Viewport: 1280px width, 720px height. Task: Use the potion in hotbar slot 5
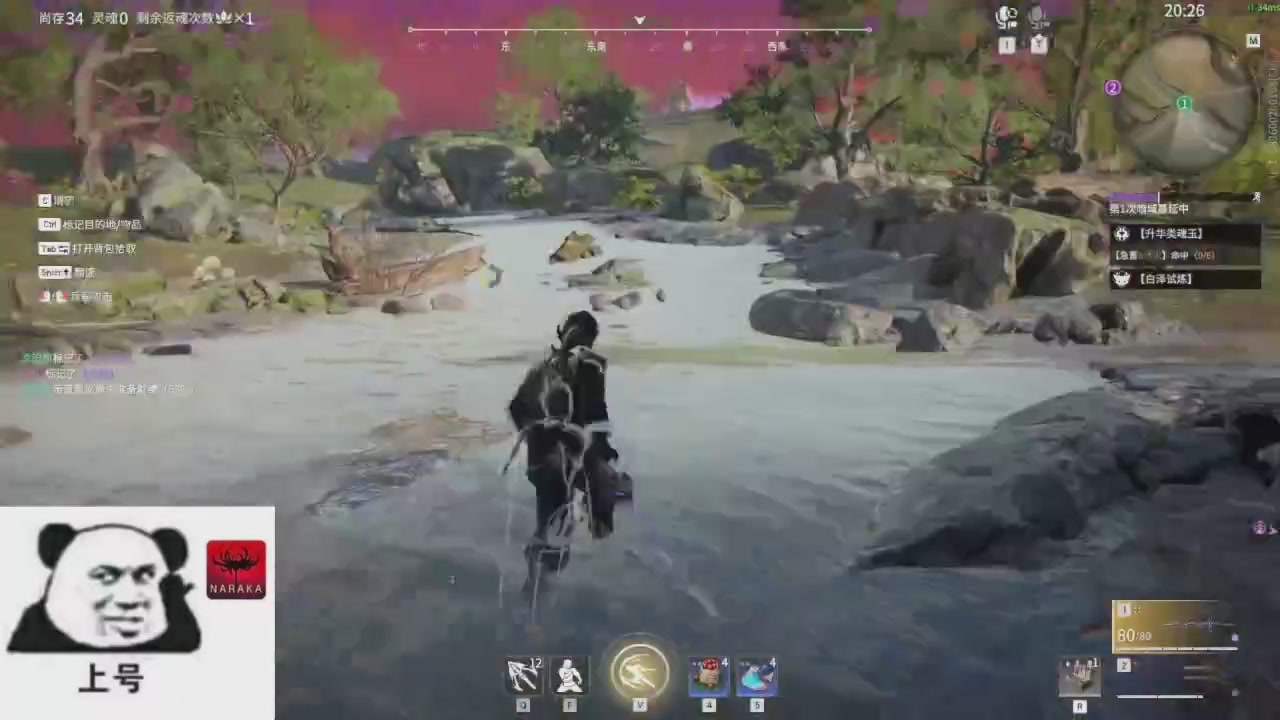point(757,675)
